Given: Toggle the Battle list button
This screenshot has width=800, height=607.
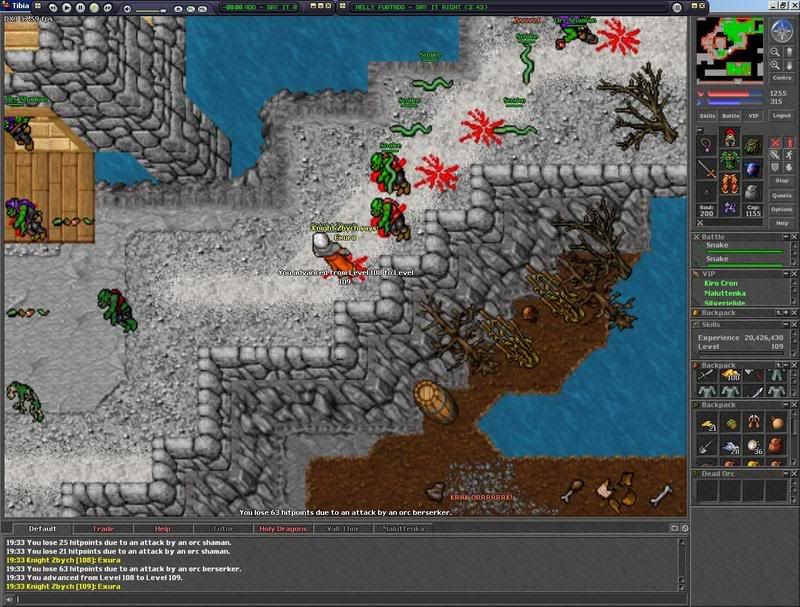Looking at the screenshot, I should click(731, 116).
